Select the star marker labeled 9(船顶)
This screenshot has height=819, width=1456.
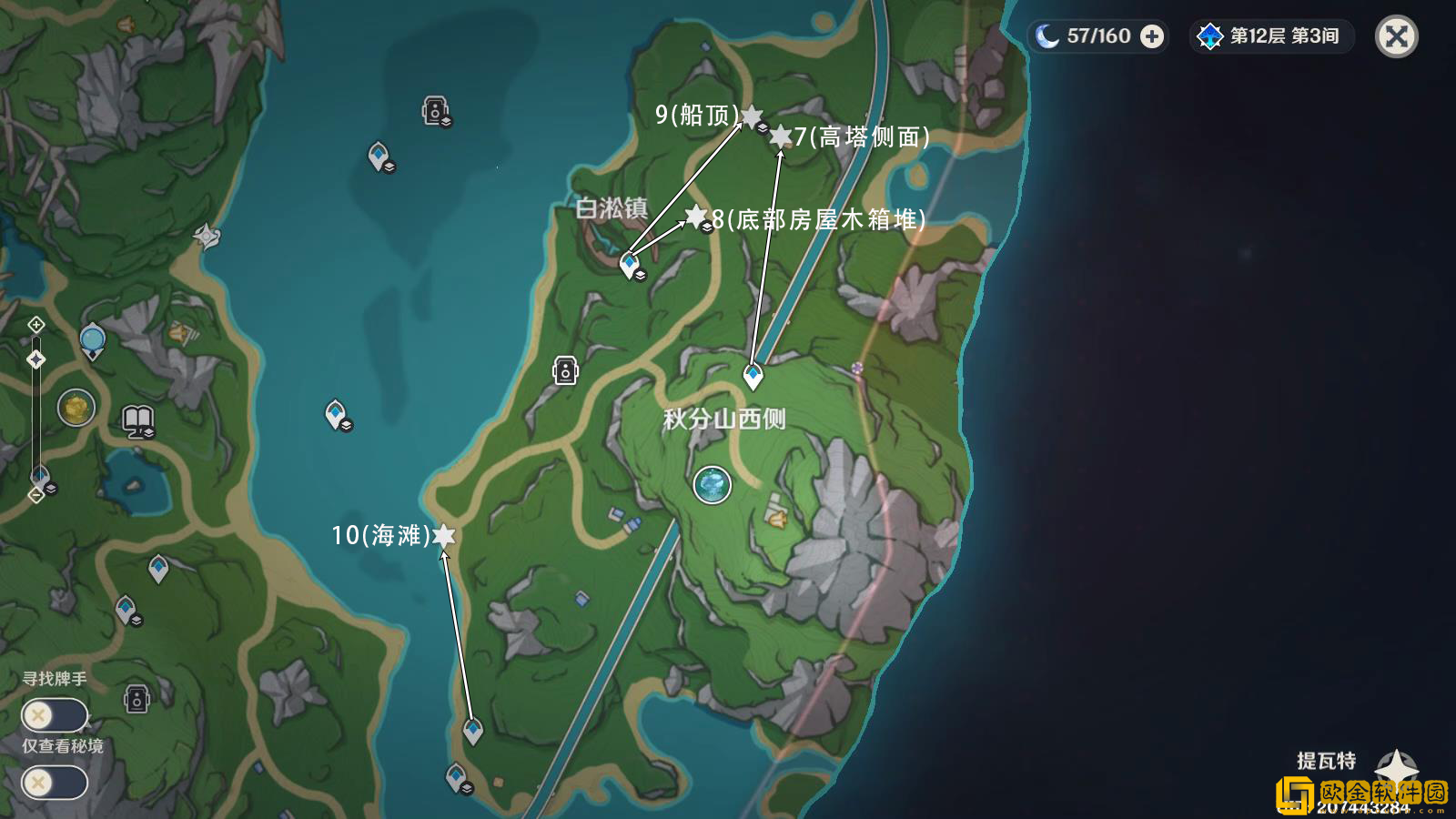(751, 116)
